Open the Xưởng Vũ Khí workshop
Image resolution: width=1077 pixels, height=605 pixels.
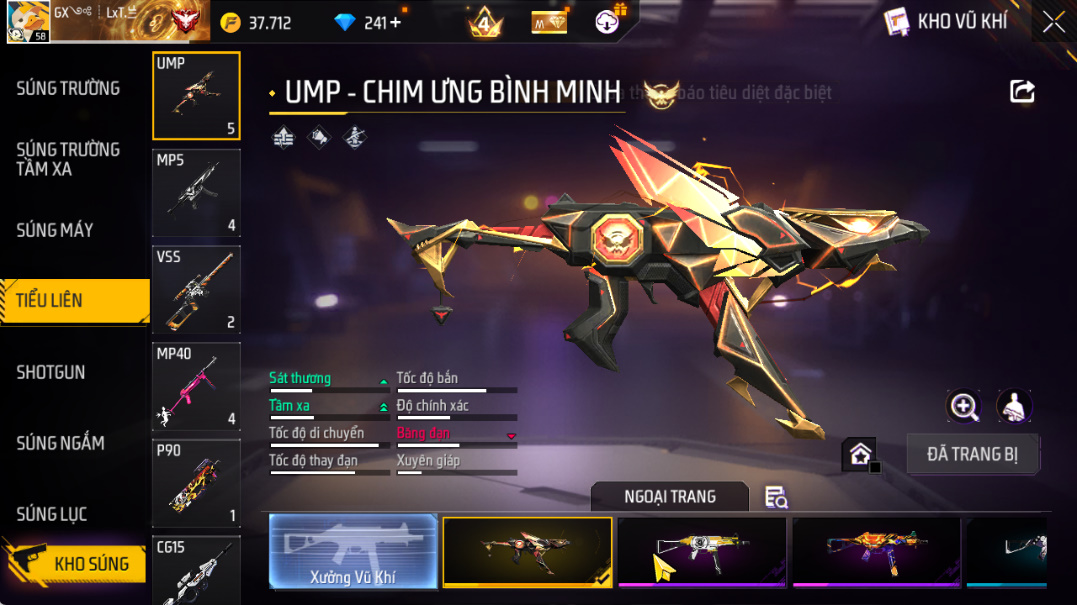(353, 551)
